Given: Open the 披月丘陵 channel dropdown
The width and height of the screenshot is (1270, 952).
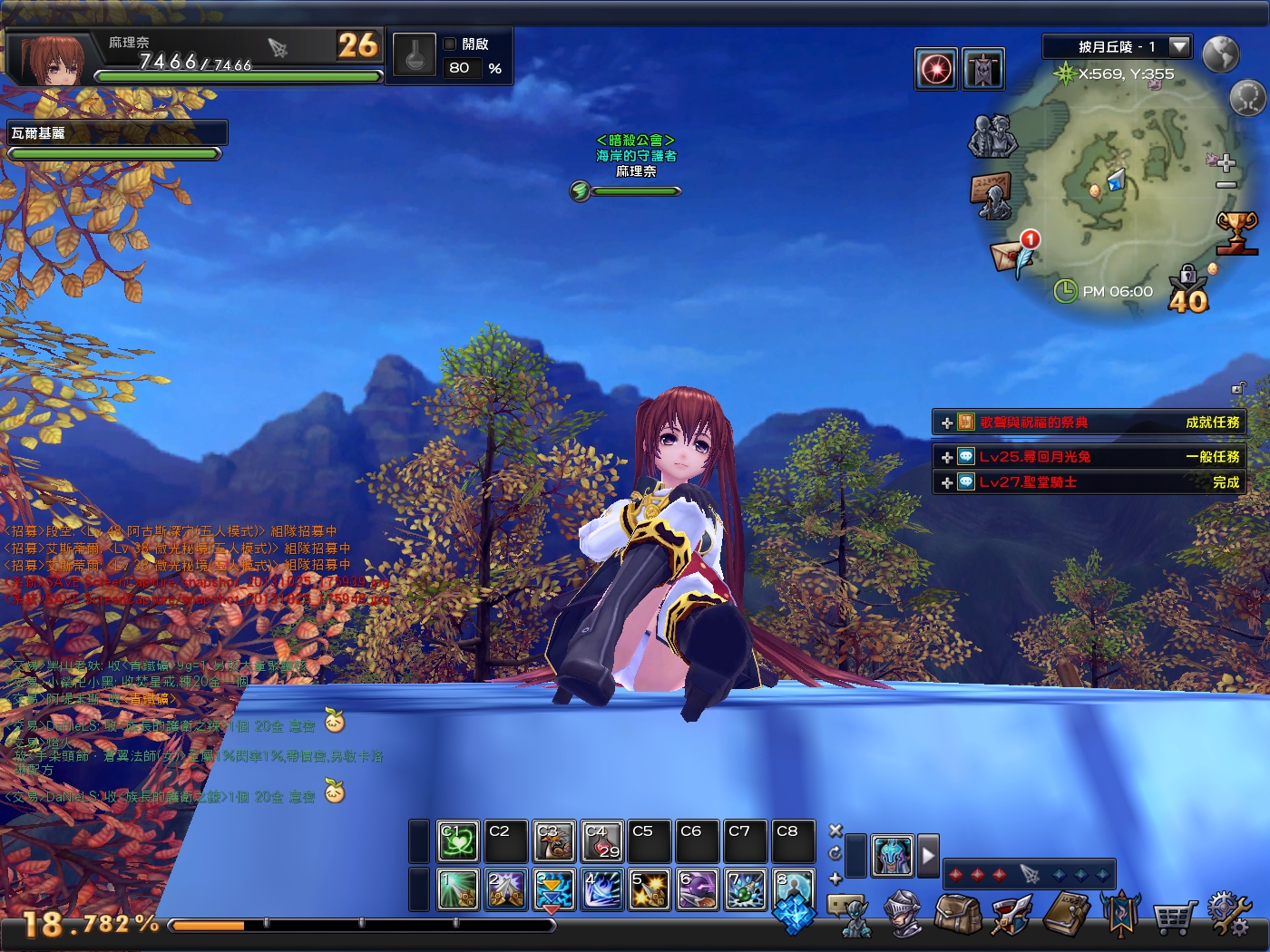Looking at the screenshot, I should point(1178,45).
